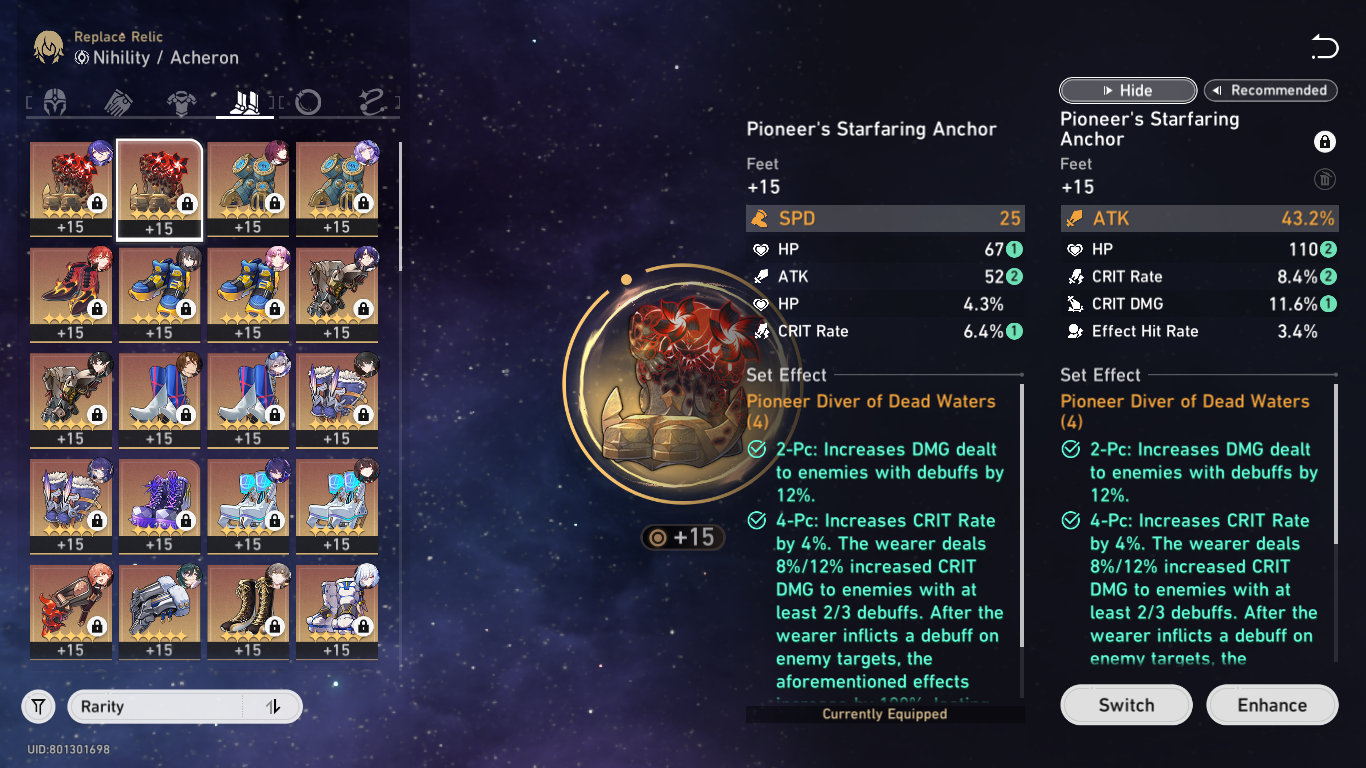The width and height of the screenshot is (1366, 768).
Task: Select Acheron's character portrait
Action: 47,47
